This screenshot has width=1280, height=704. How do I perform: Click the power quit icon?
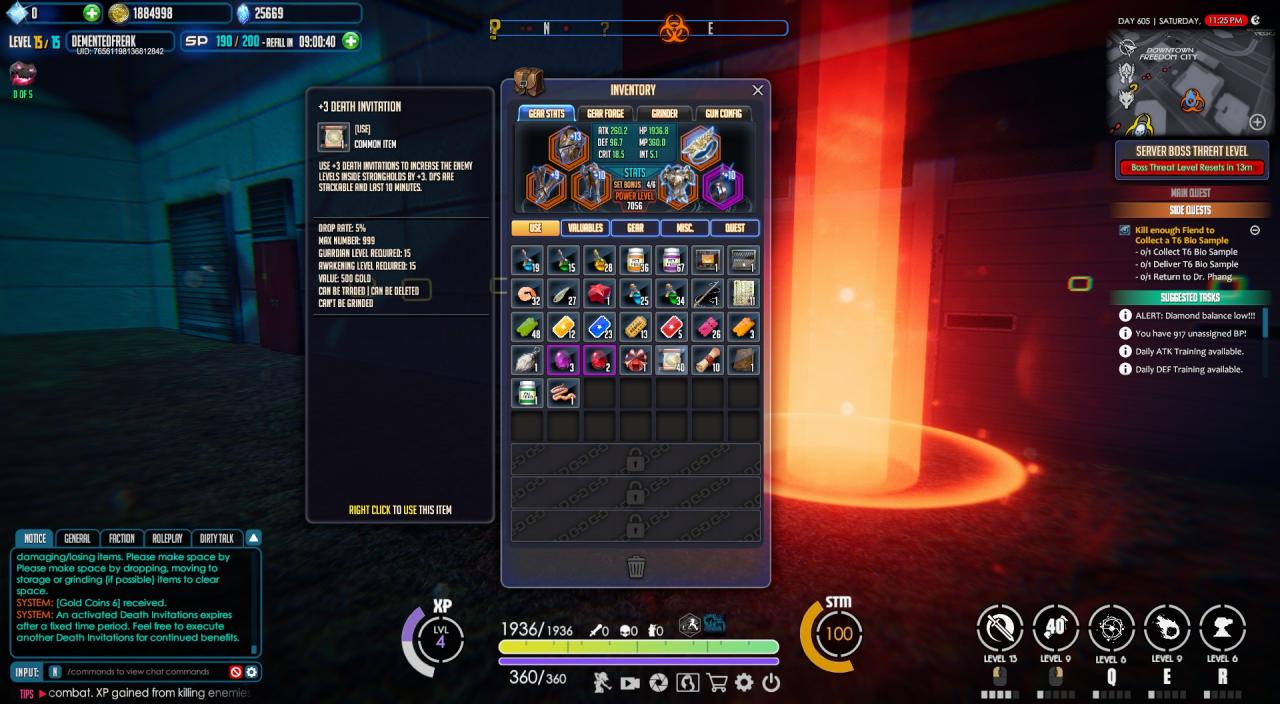[771, 683]
